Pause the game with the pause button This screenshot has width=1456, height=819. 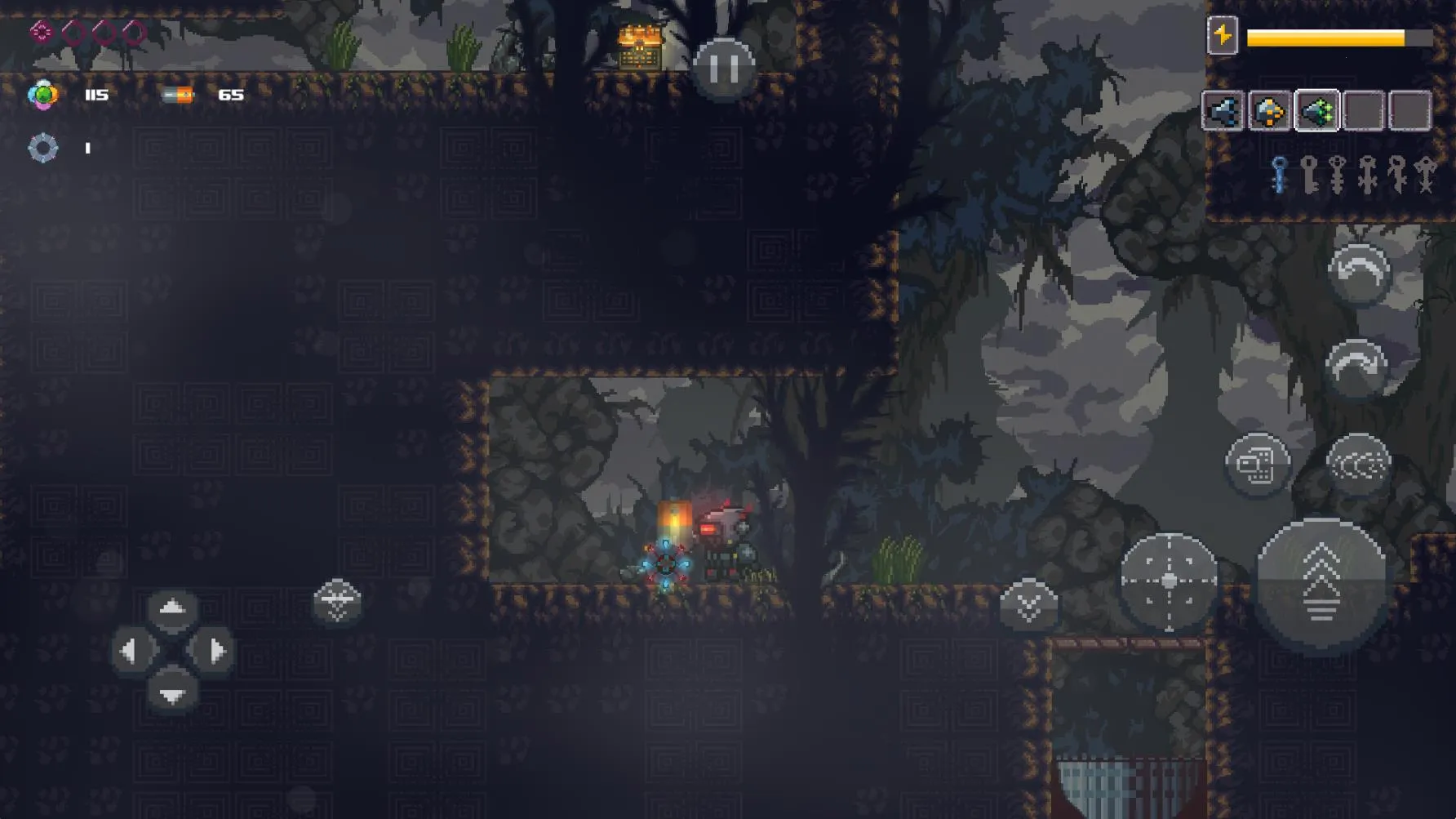click(x=724, y=68)
